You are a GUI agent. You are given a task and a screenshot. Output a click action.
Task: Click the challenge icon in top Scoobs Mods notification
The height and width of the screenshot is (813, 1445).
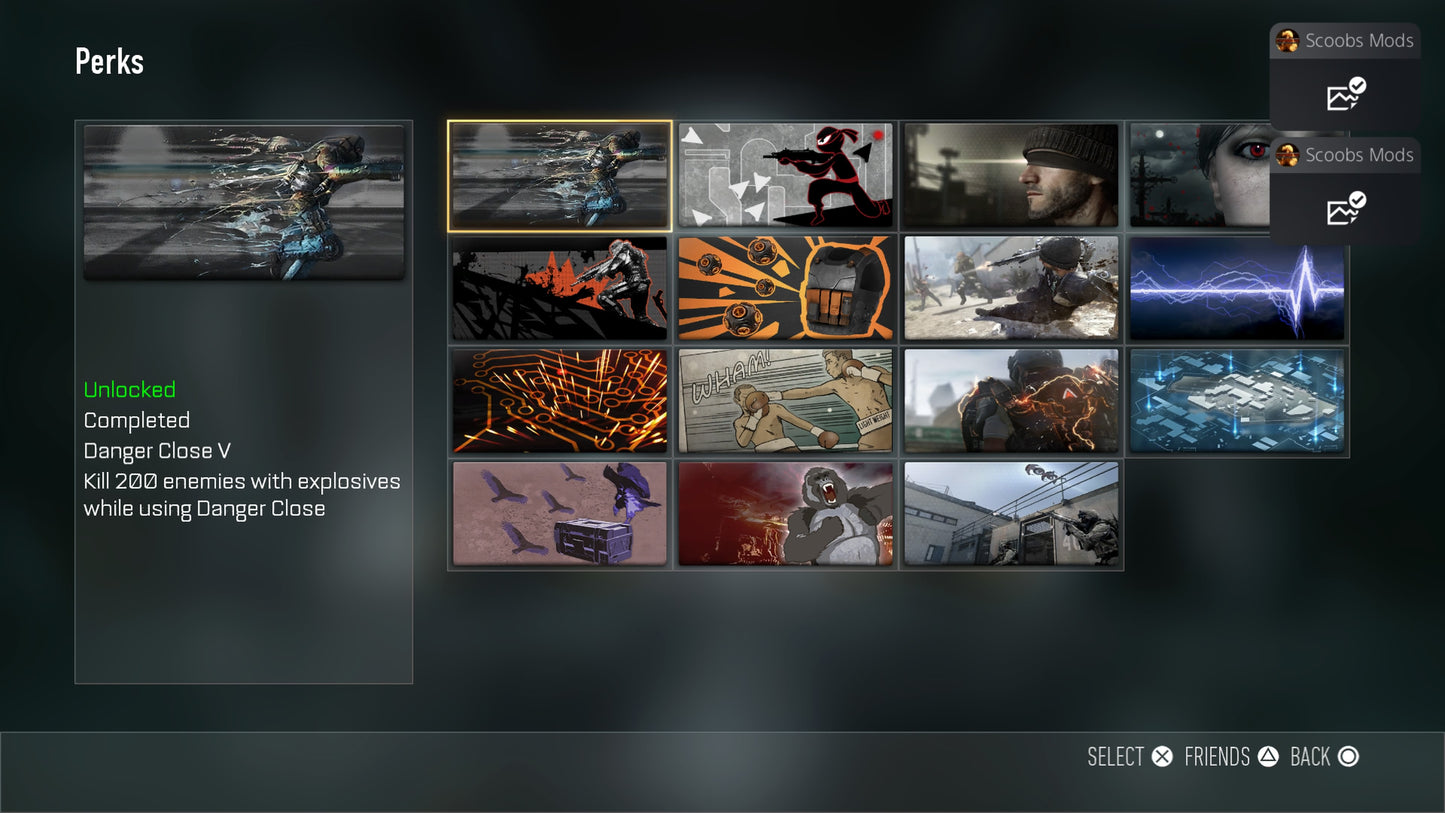pos(1343,96)
